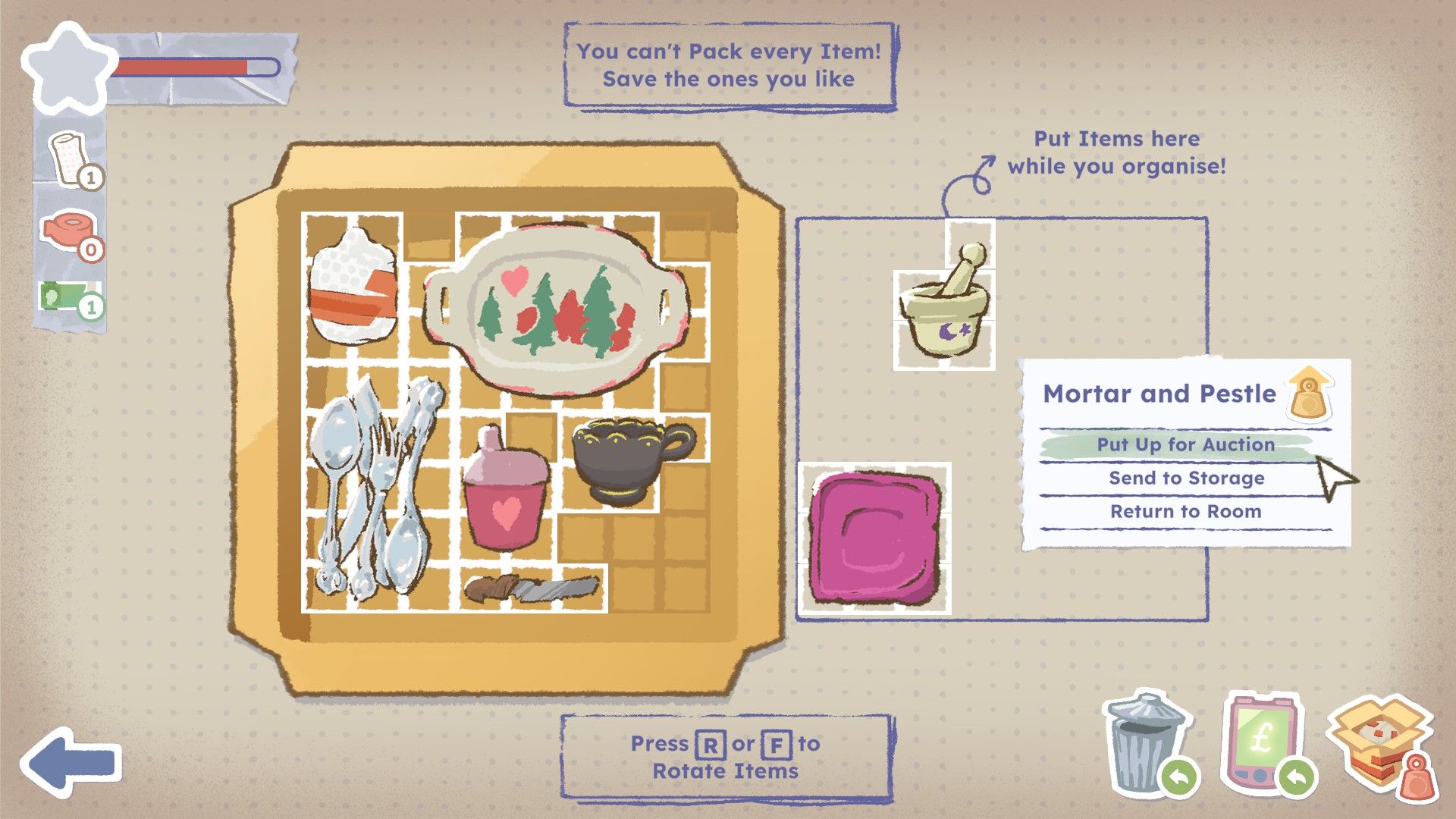This screenshot has height=819, width=1456.
Task: Select the bubble wrap roll supply
Action: [71, 158]
